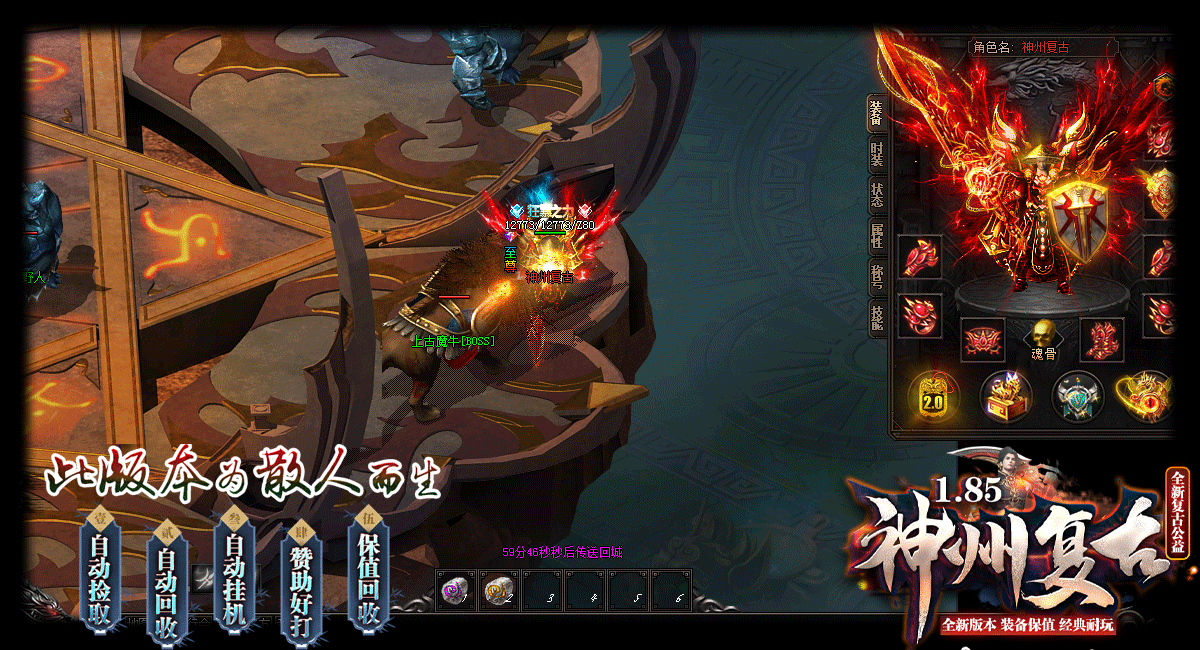Select the red boots equipment slot
The height and width of the screenshot is (650, 1200).
pos(1102,340)
